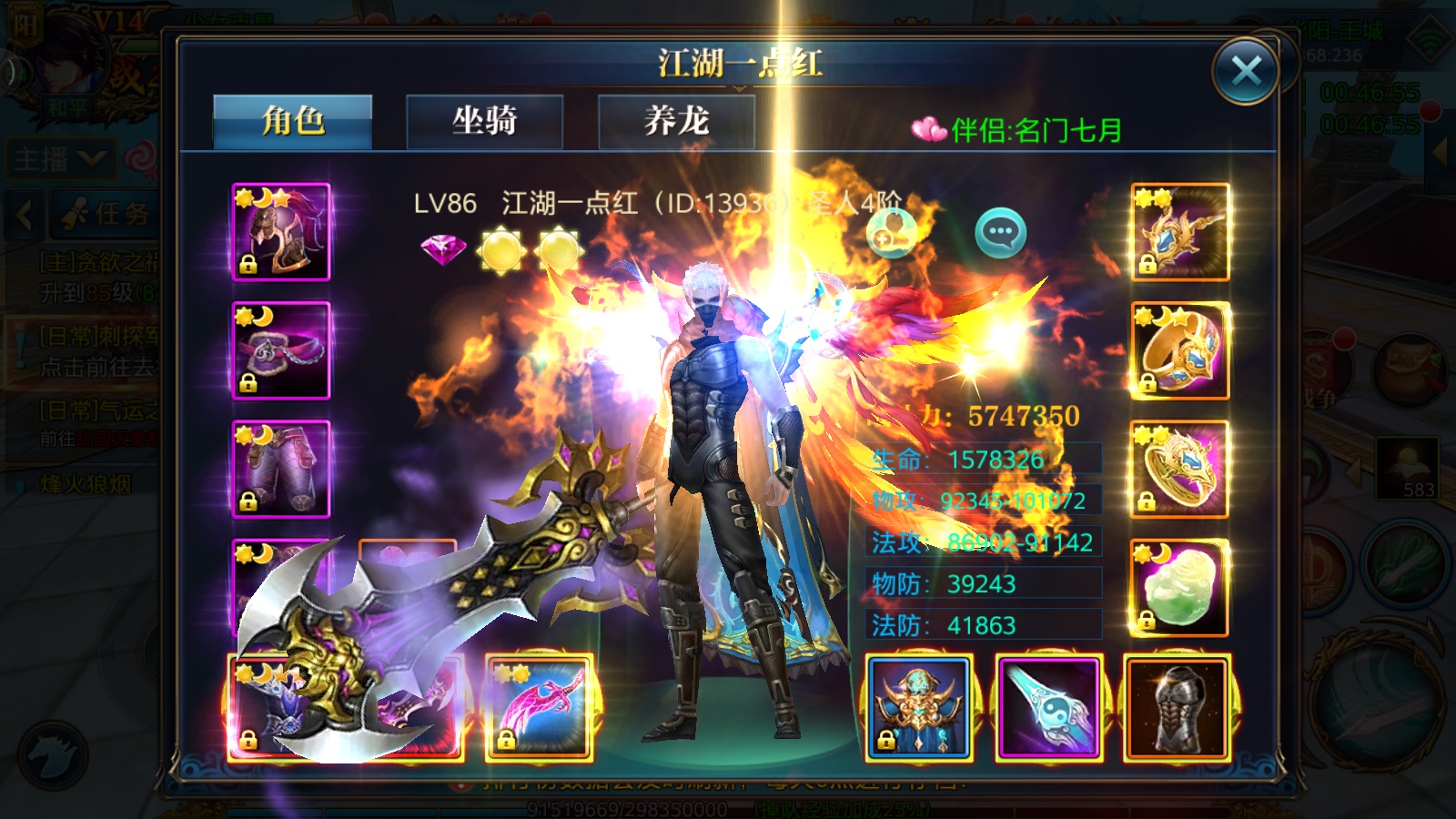Select the pink blade weapon slot
Viewport: 1456px width, 819px height.
[x=539, y=707]
